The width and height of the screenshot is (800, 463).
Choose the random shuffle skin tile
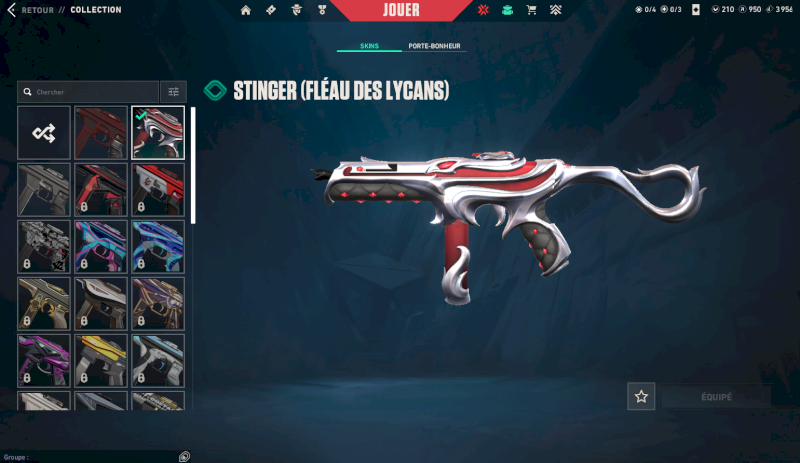pyautogui.click(x=44, y=132)
